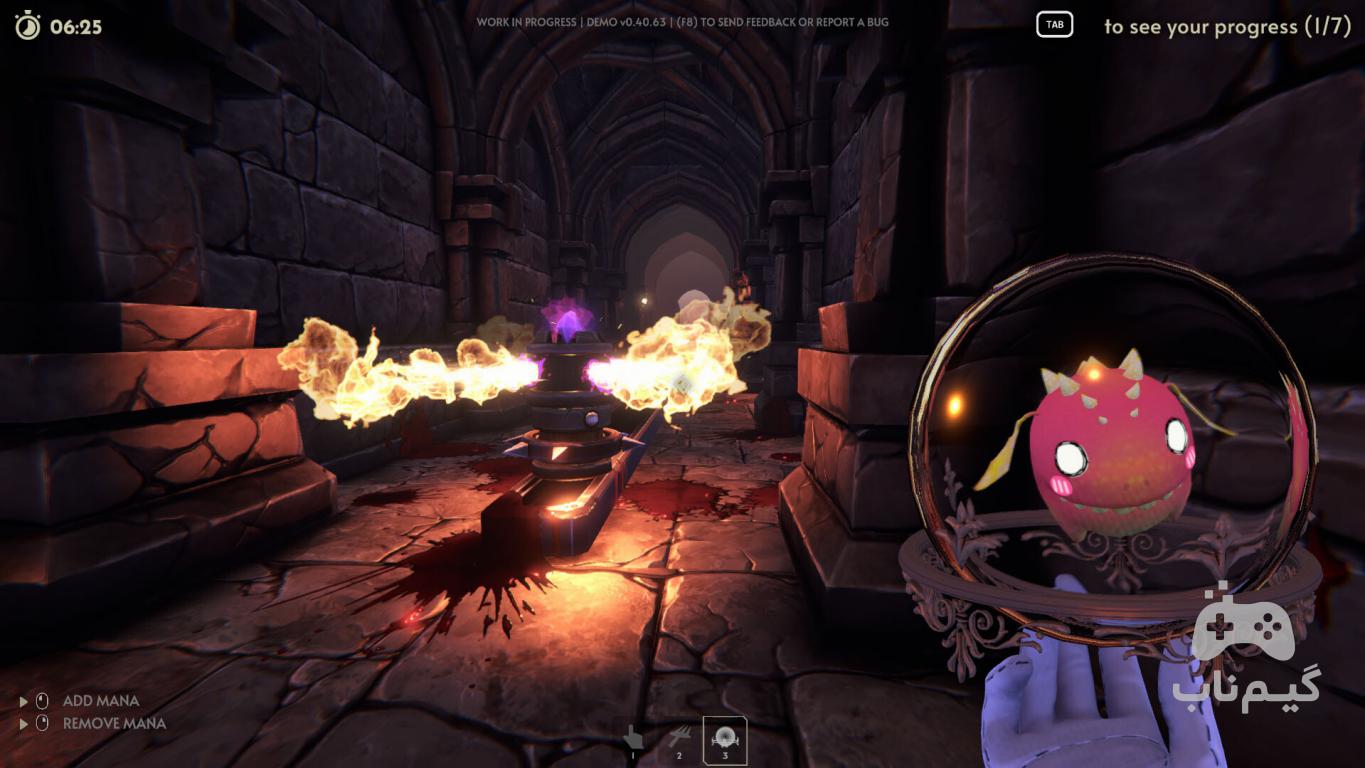The height and width of the screenshot is (768, 1365).
Task: Select the pointing hand tool slot
Action: pos(632,739)
